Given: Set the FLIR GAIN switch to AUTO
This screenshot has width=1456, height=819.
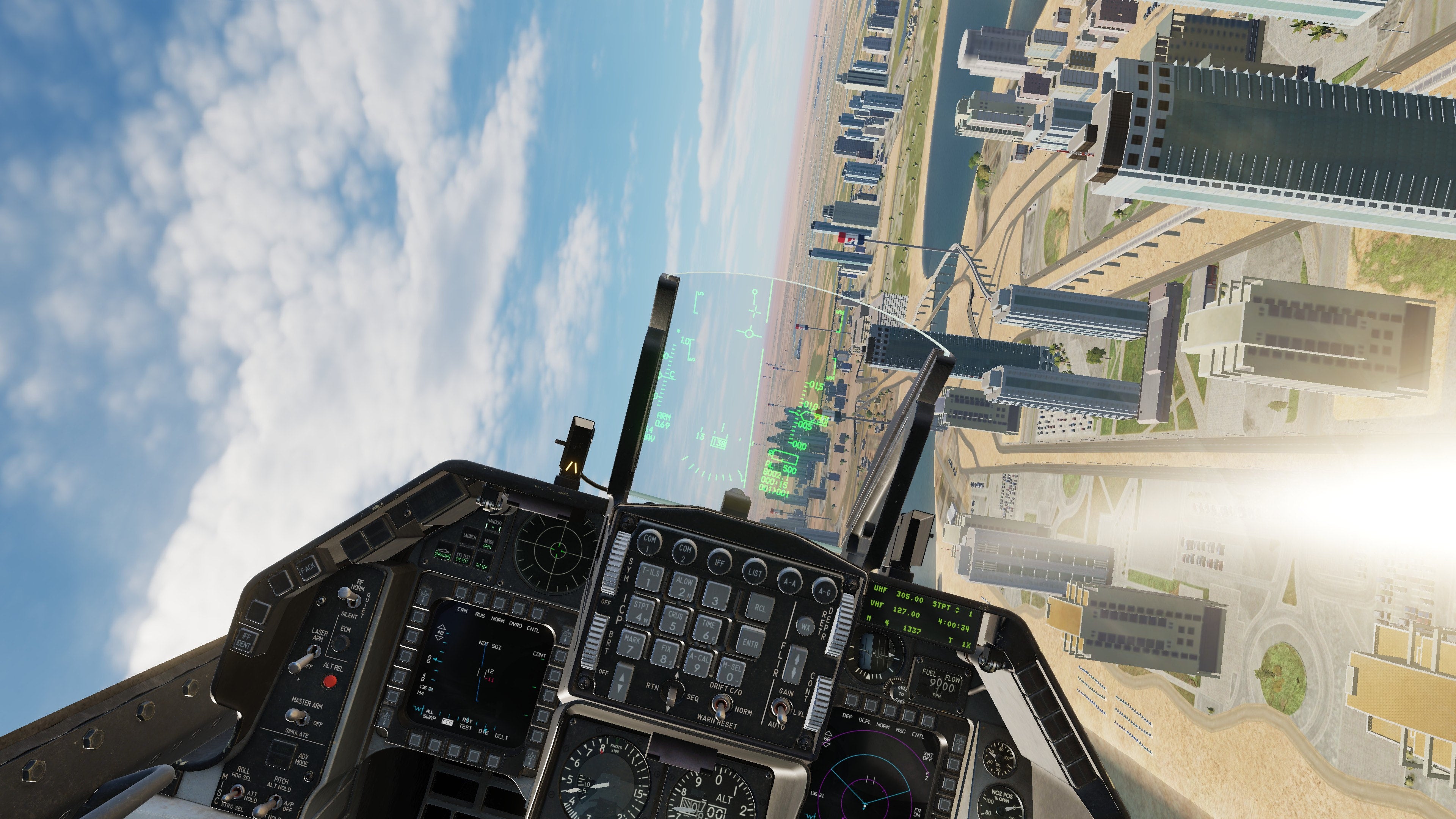Looking at the screenshot, I should coord(782,711).
